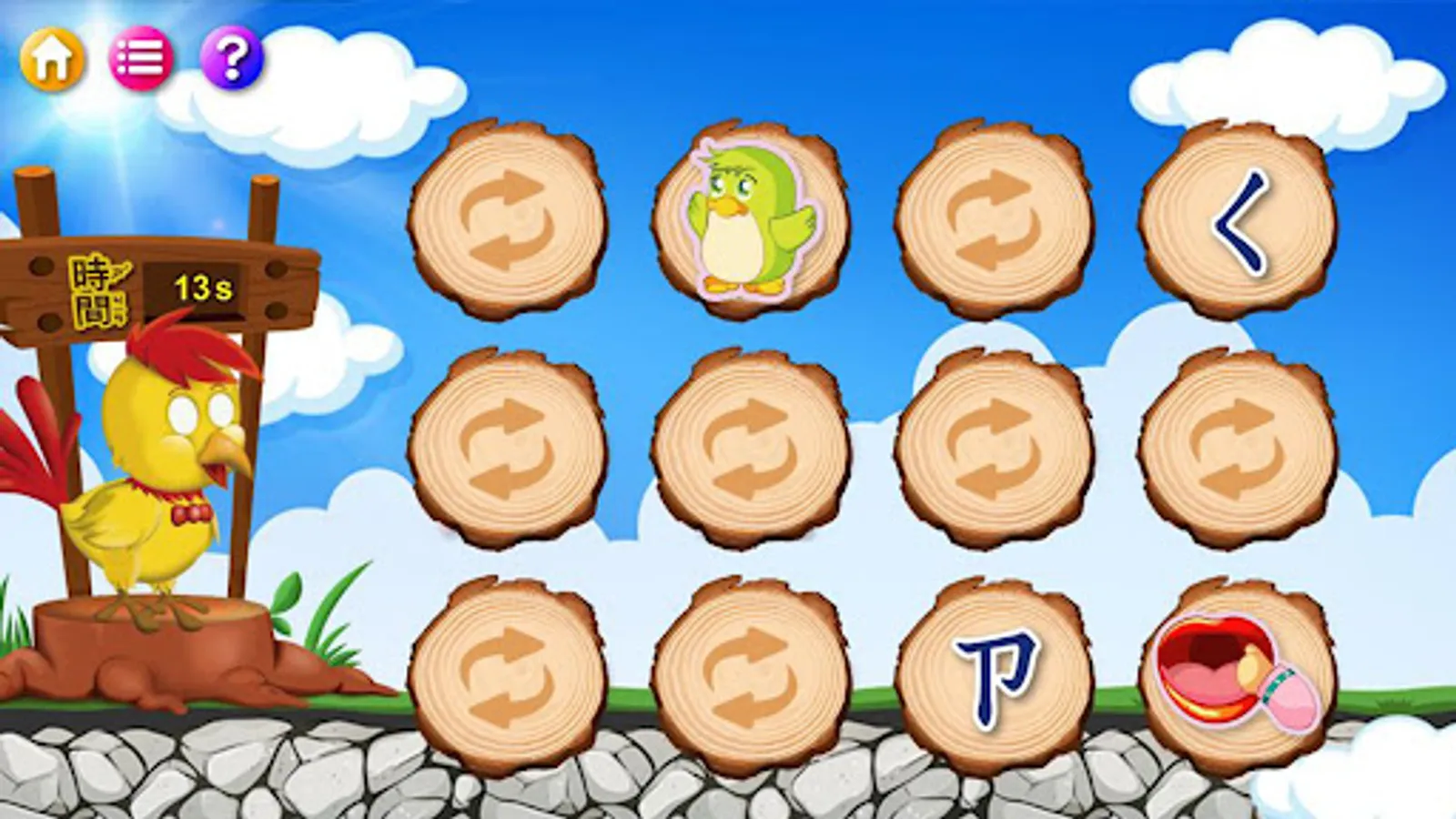The image size is (1456, 819).
Task: Open the level list icon
Action: click(x=141, y=59)
